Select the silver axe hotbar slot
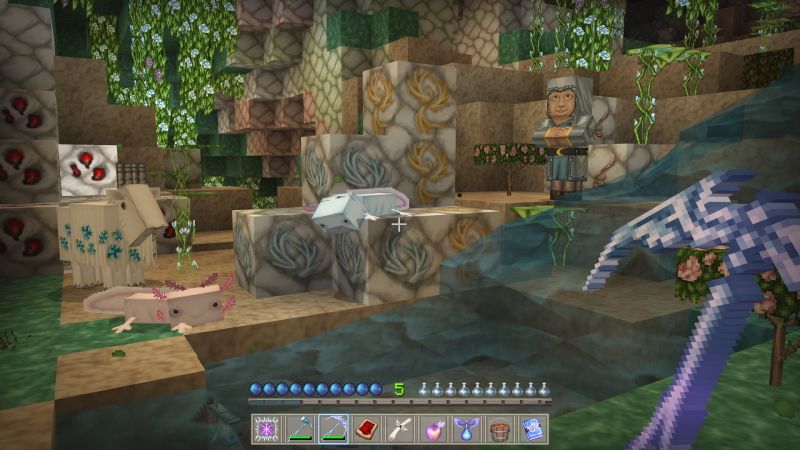This screenshot has height=450, width=800. click(x=301, y=428)
